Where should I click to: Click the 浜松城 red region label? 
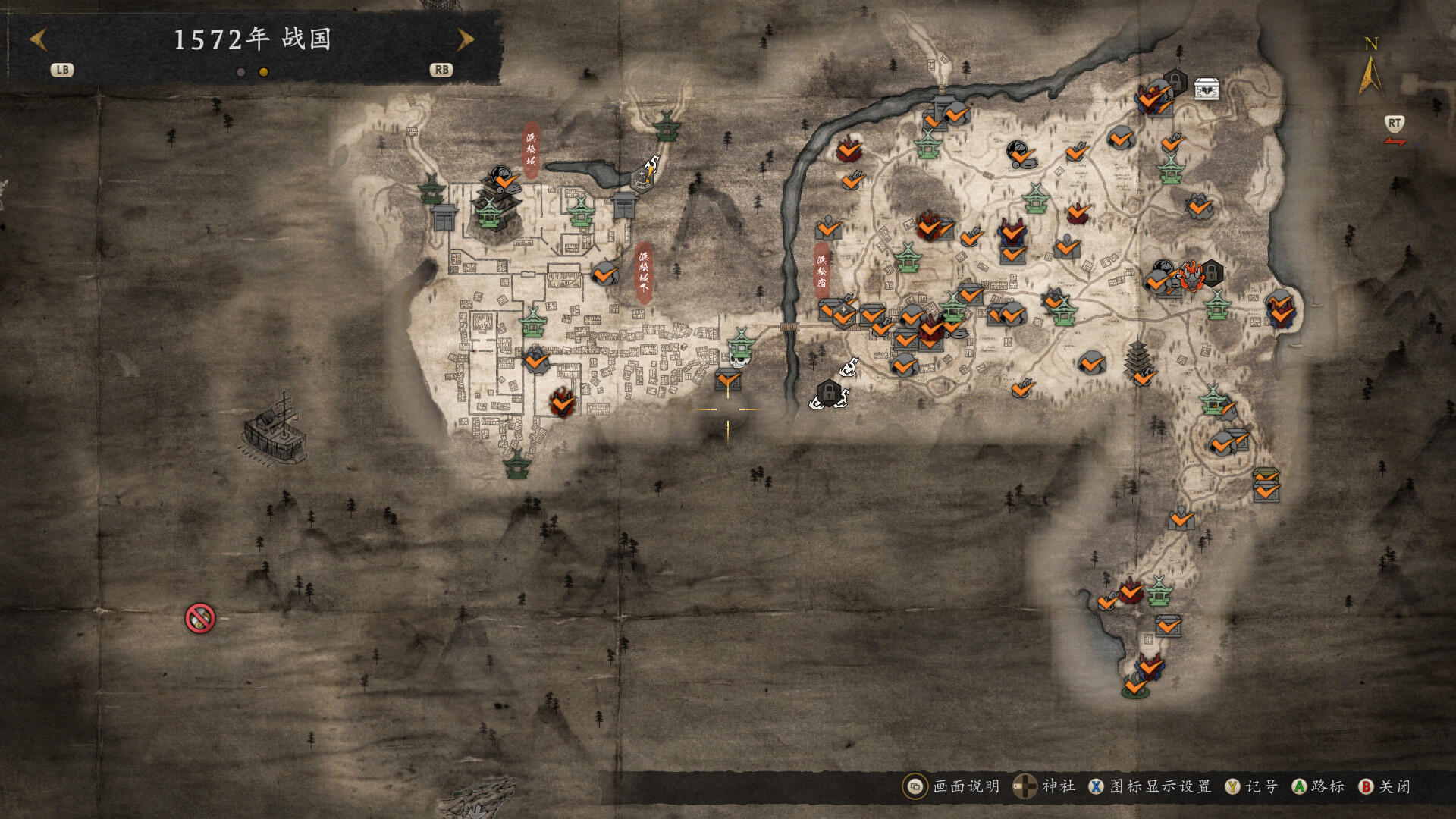pos(531,149)
